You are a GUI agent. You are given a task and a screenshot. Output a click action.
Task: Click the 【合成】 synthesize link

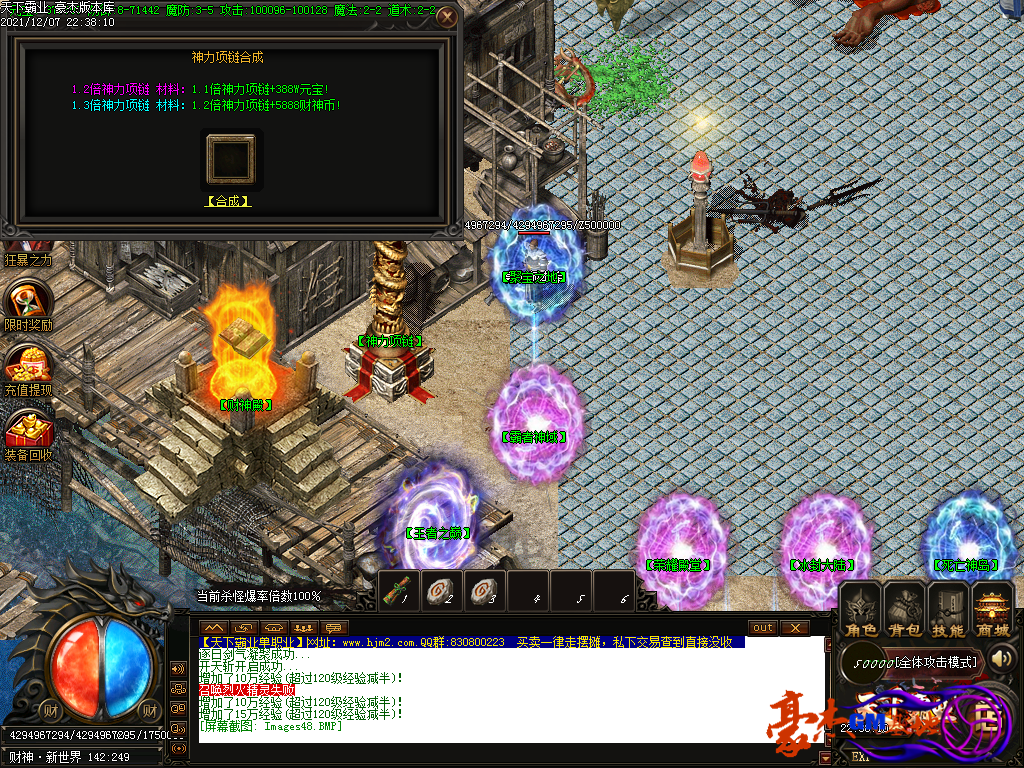click(x=228, y=201)
